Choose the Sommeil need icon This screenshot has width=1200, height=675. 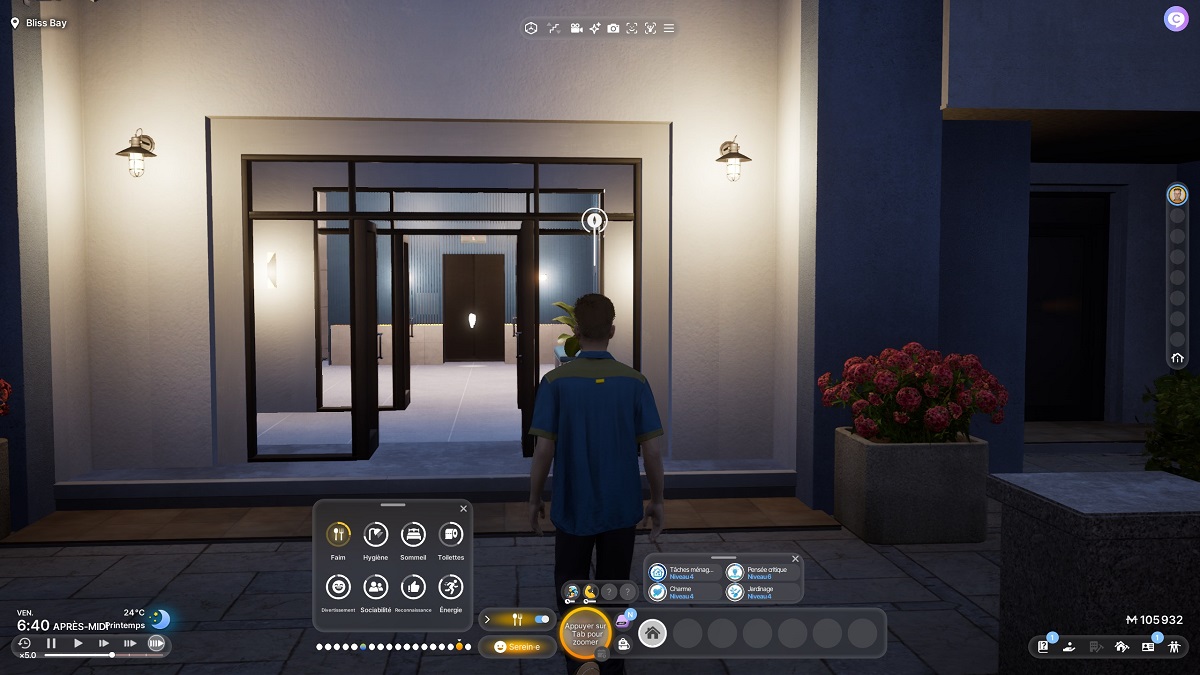tap(413, 535)
